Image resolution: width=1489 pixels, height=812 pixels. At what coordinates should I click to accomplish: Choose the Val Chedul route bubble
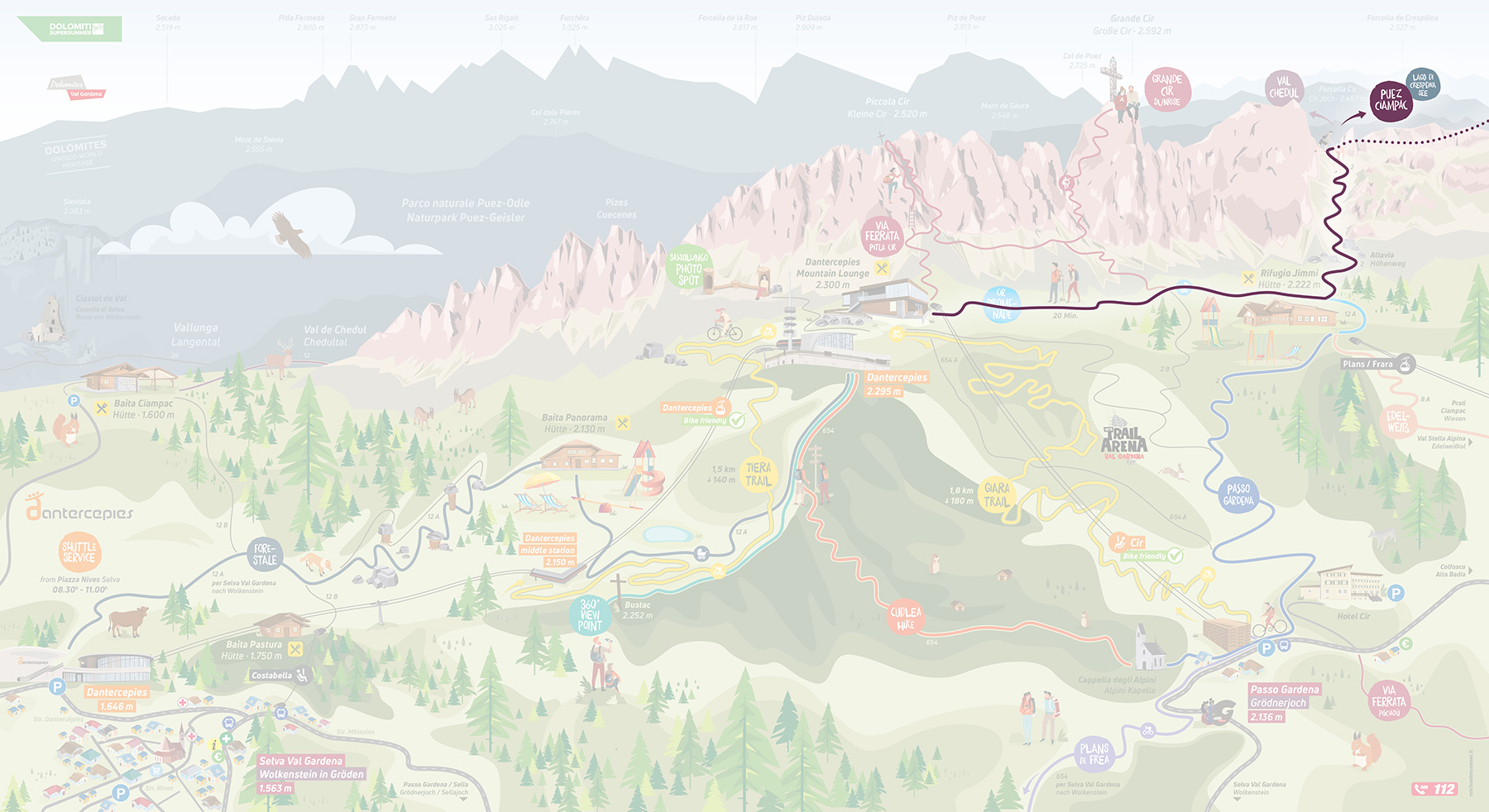tap(1284, 88)
